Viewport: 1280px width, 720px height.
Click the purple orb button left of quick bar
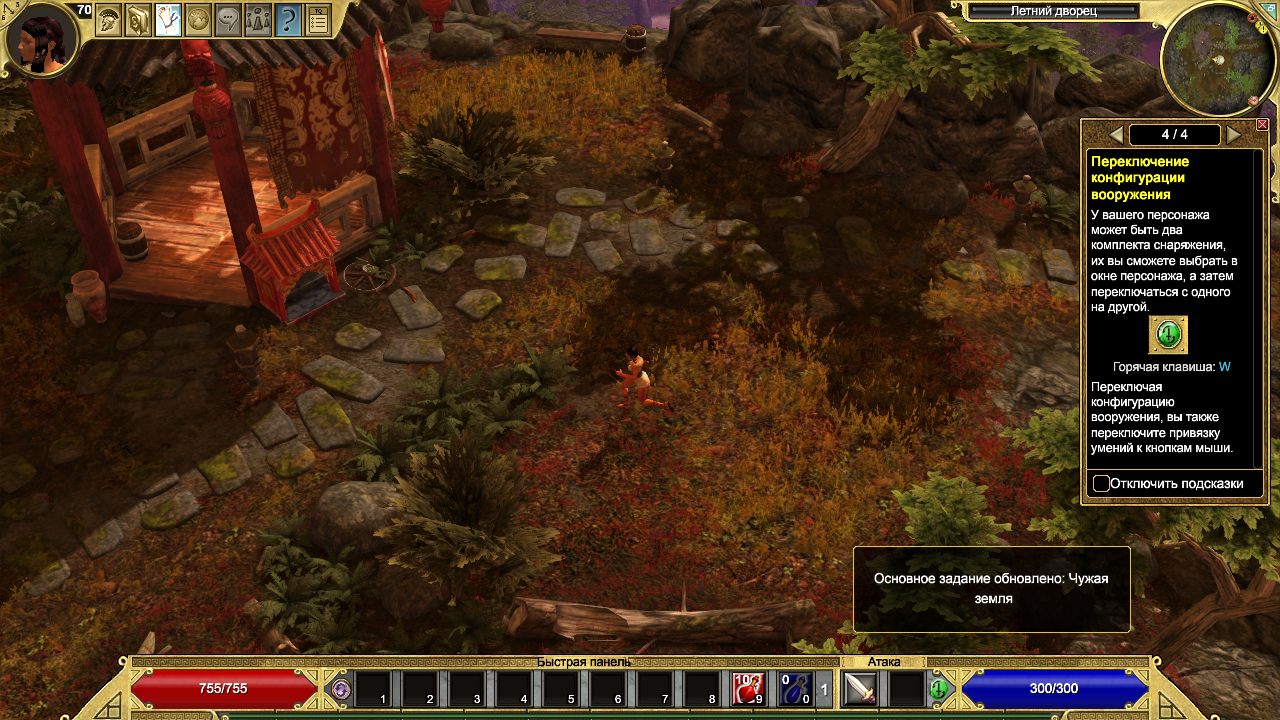pos(341,689)
